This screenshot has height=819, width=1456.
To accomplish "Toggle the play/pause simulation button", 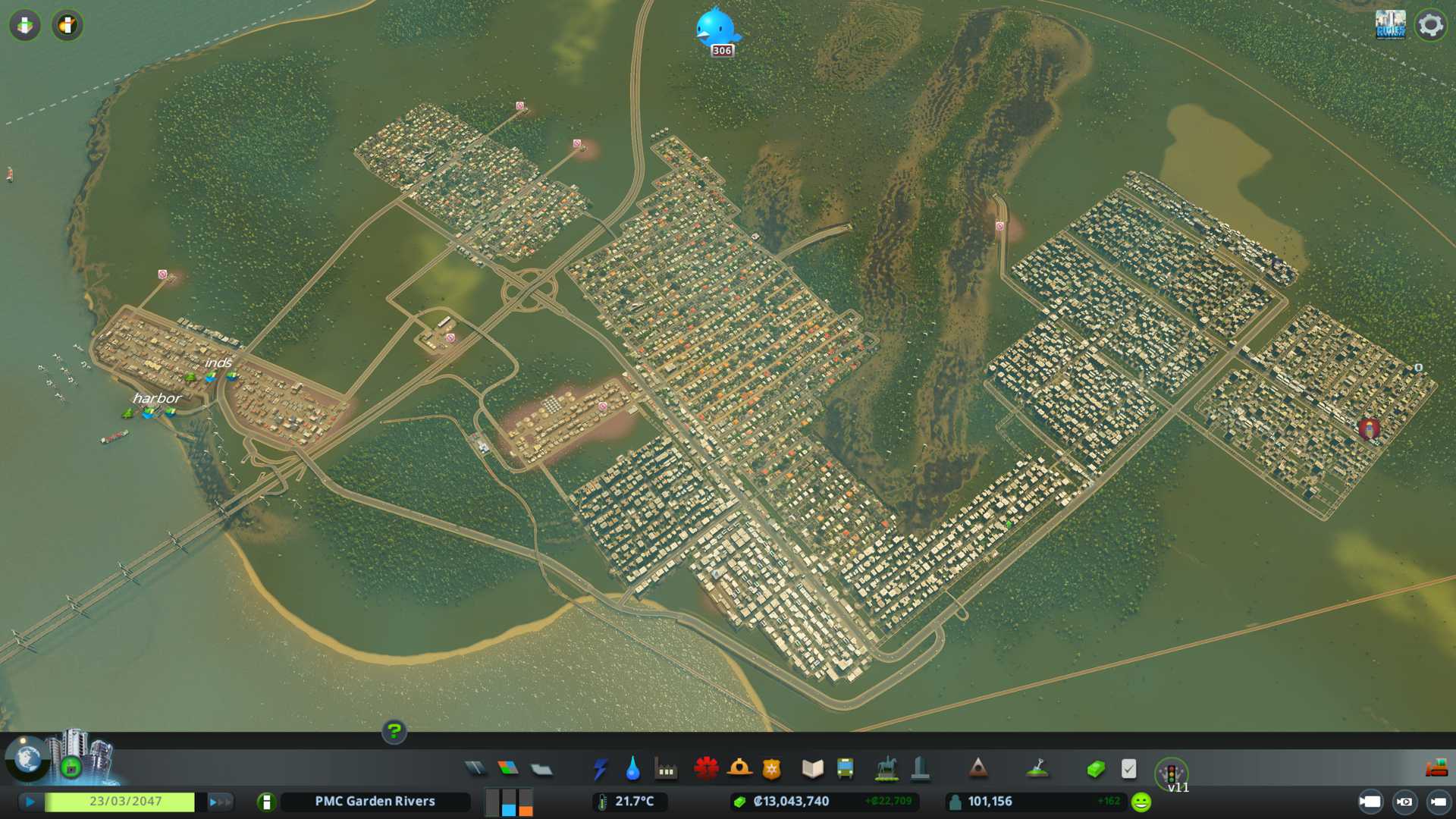I will point(30,802).
